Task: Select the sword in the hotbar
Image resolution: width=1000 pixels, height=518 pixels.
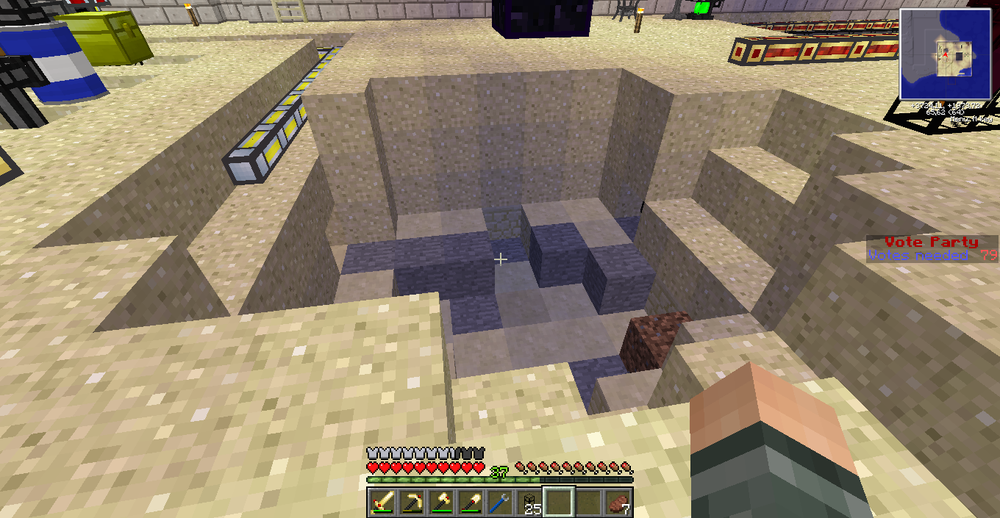Action: pos(383,502)
